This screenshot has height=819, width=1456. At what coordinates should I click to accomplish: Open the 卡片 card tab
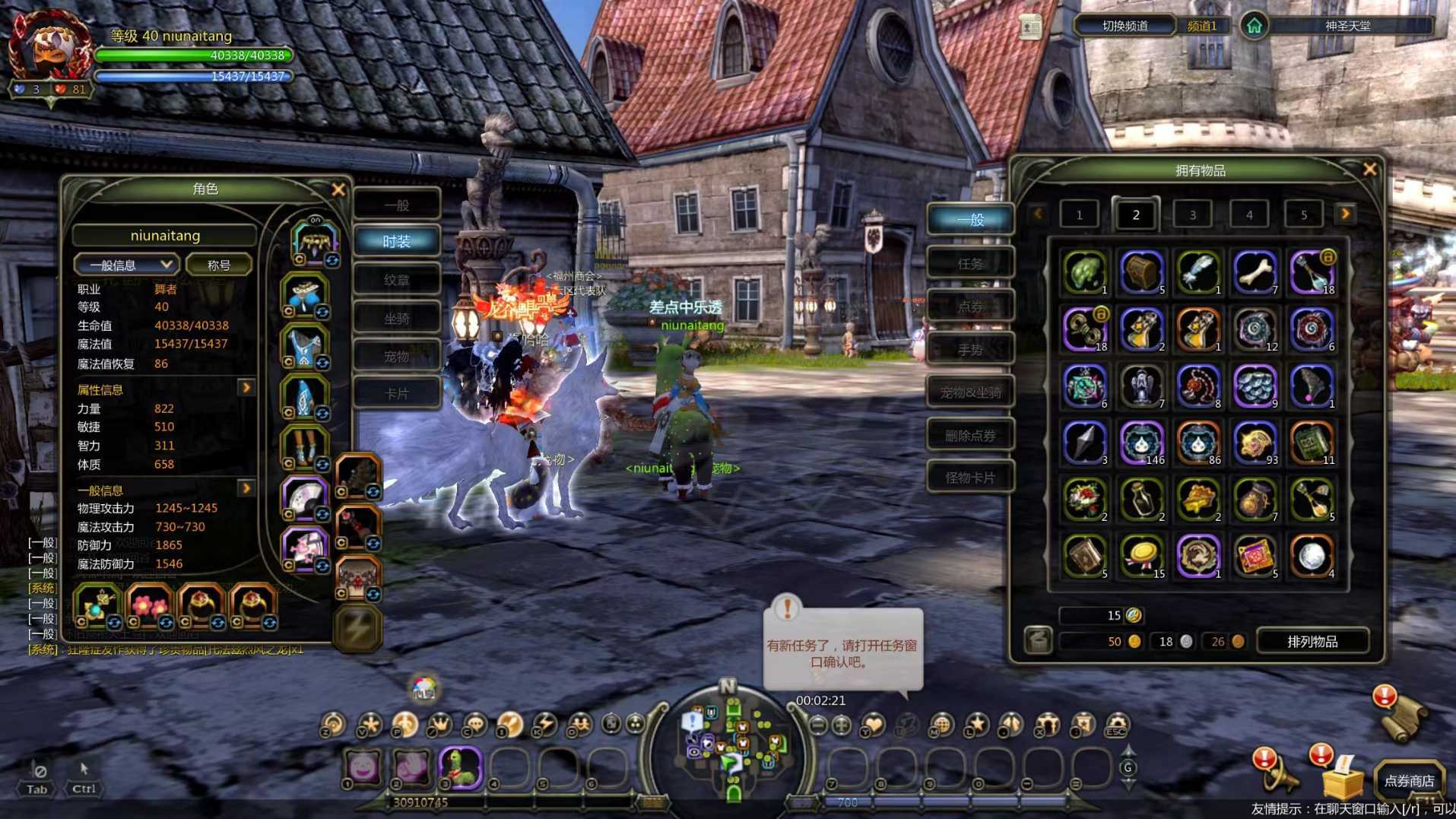pos(396,394)
